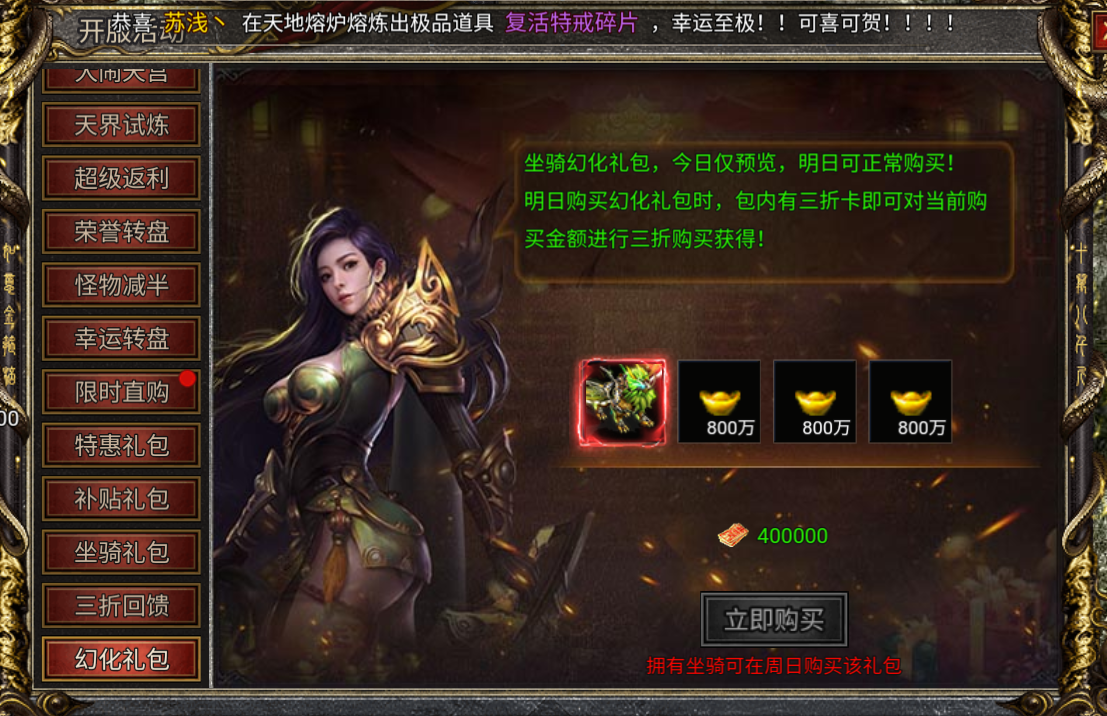Screen dimensions: 1107x716
Task: Open the 坐骑礼包 tab
Action: [x=122, y=552]
